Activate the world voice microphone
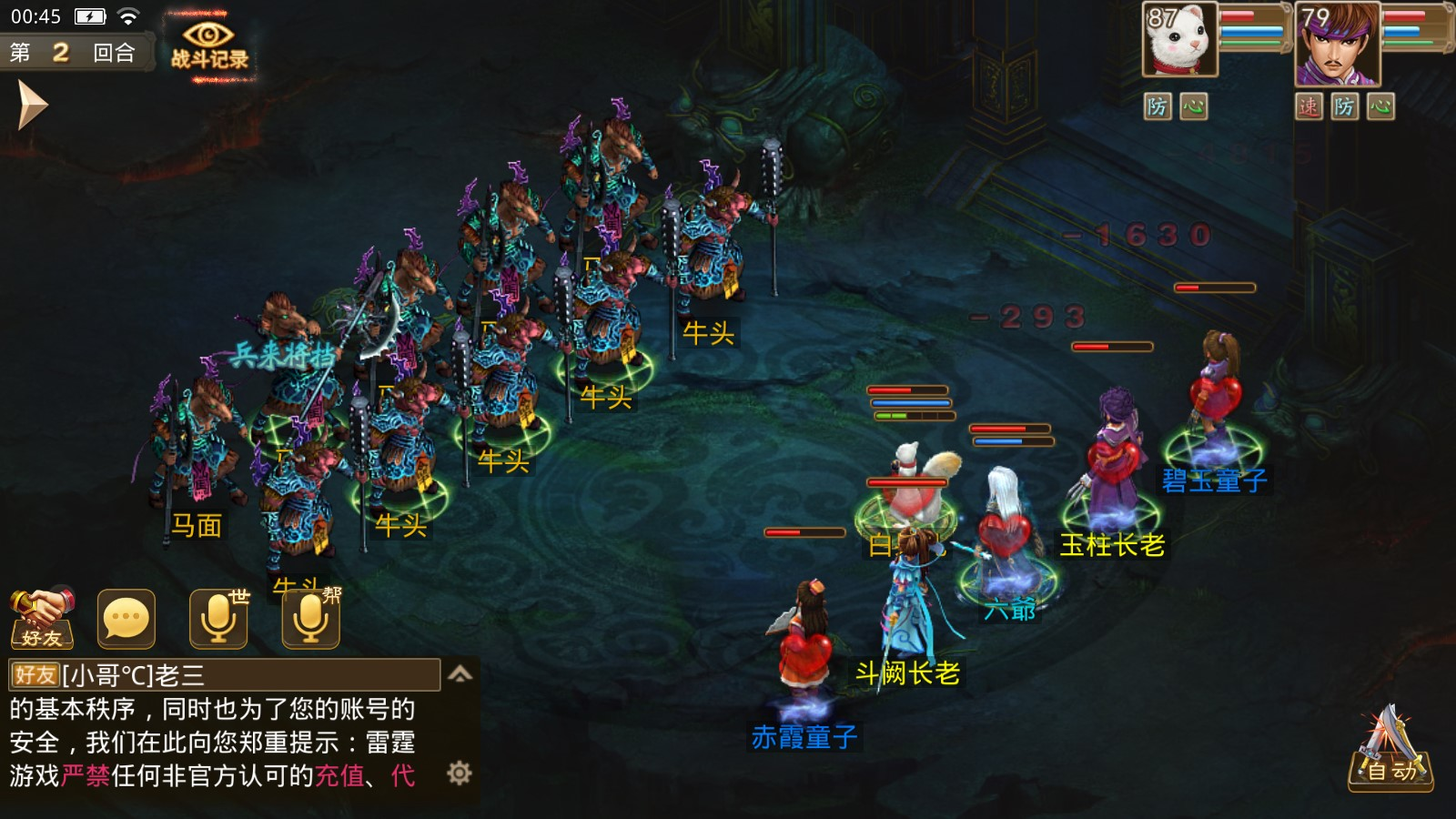 coord(218,619)
